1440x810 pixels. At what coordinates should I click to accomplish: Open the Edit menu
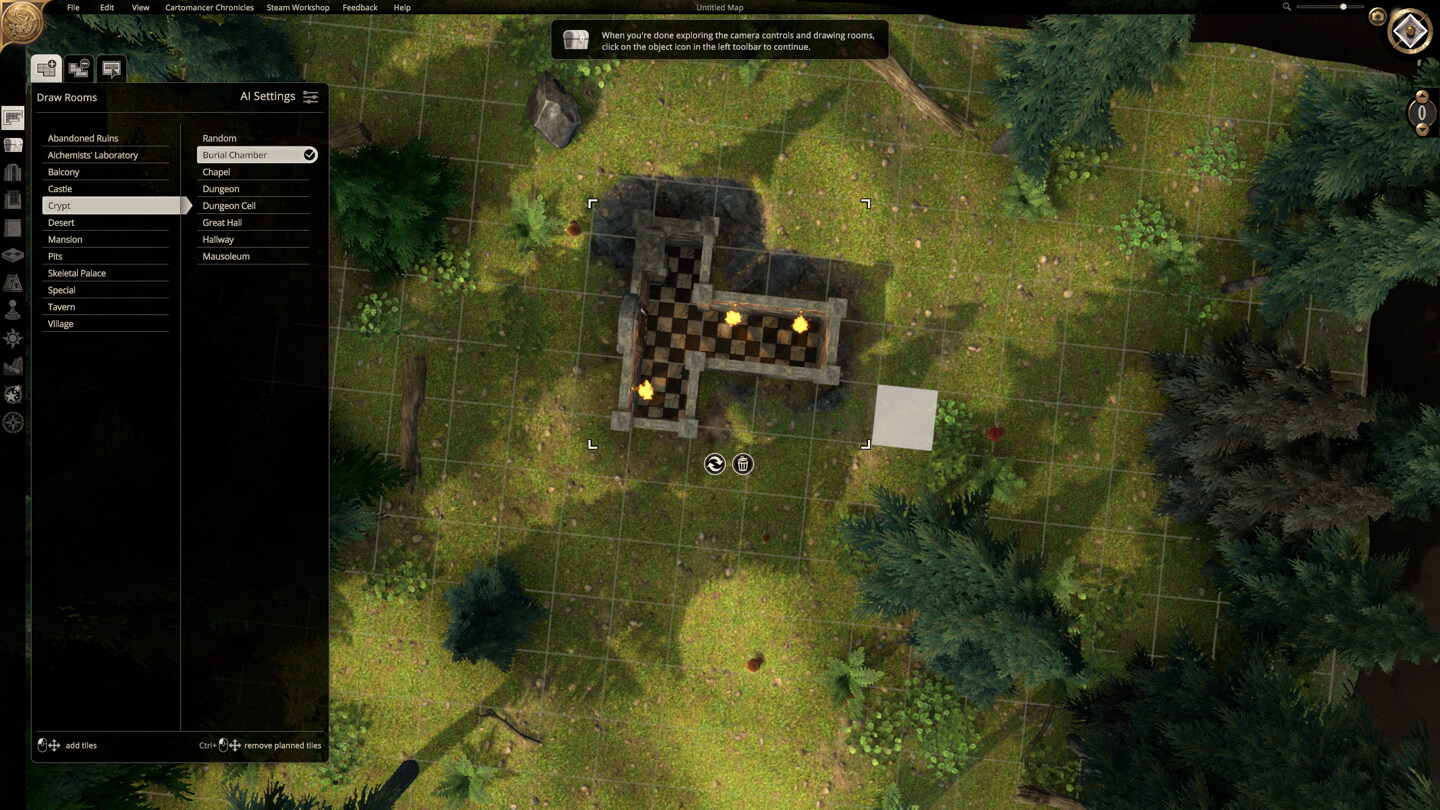[x=107, y=7]
